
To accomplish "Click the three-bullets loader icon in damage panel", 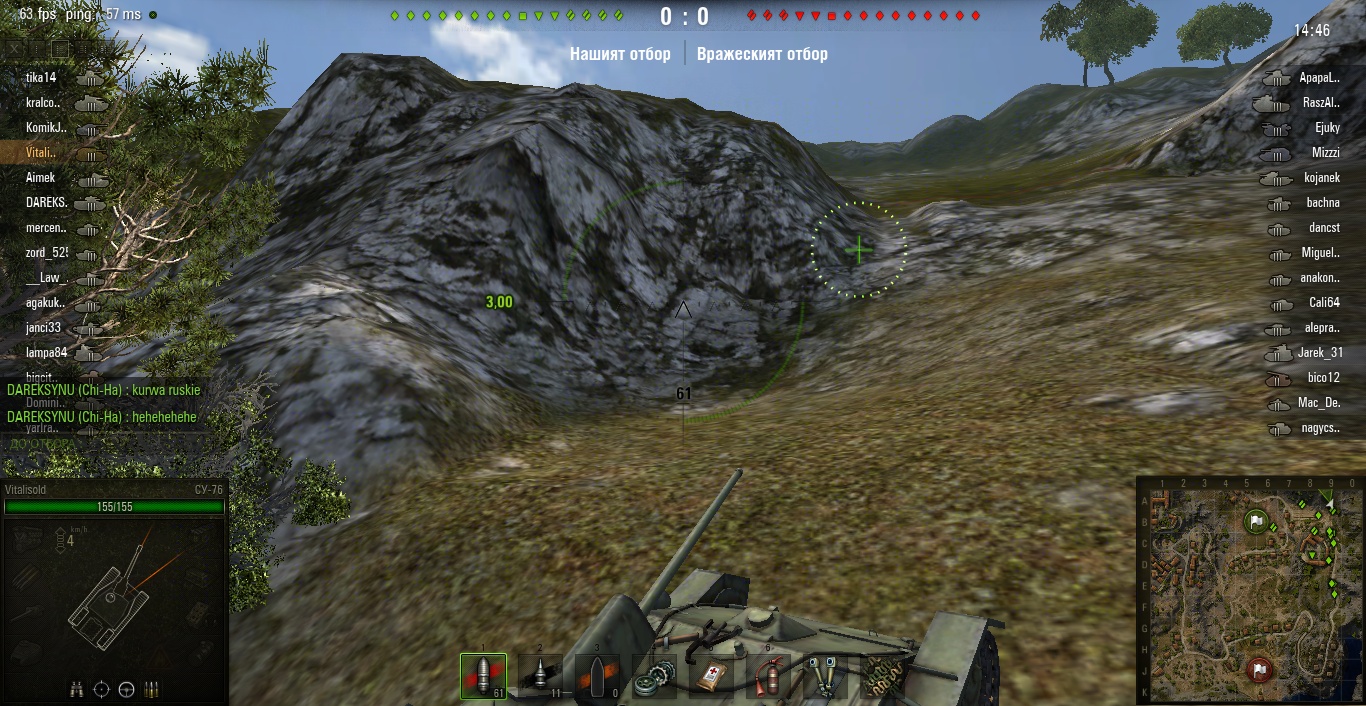I will 152,689.
